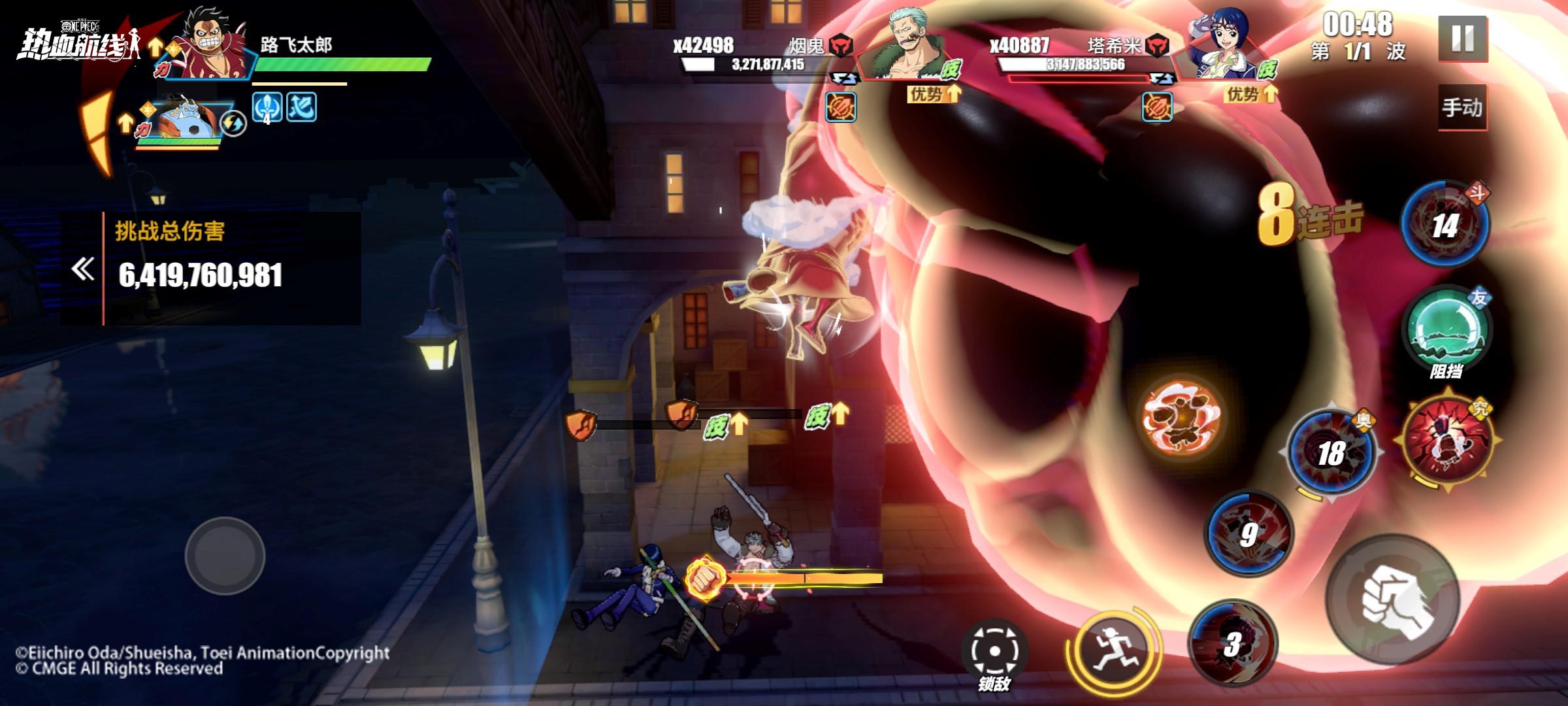
Task: Use the skill with cooldown 9
Action: pos(1248,534)
